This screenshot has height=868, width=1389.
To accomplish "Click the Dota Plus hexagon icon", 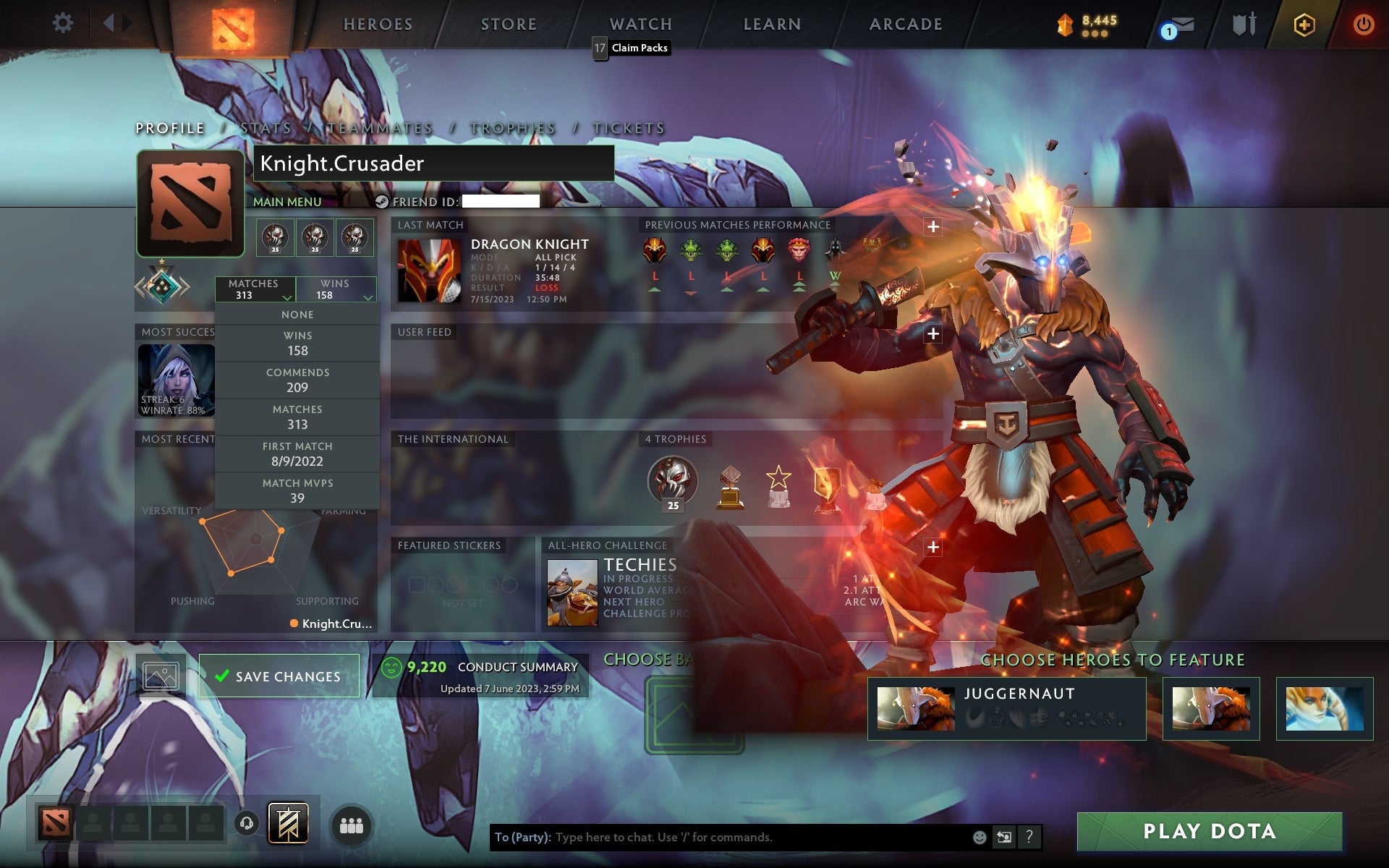I will click(1304, 23).
